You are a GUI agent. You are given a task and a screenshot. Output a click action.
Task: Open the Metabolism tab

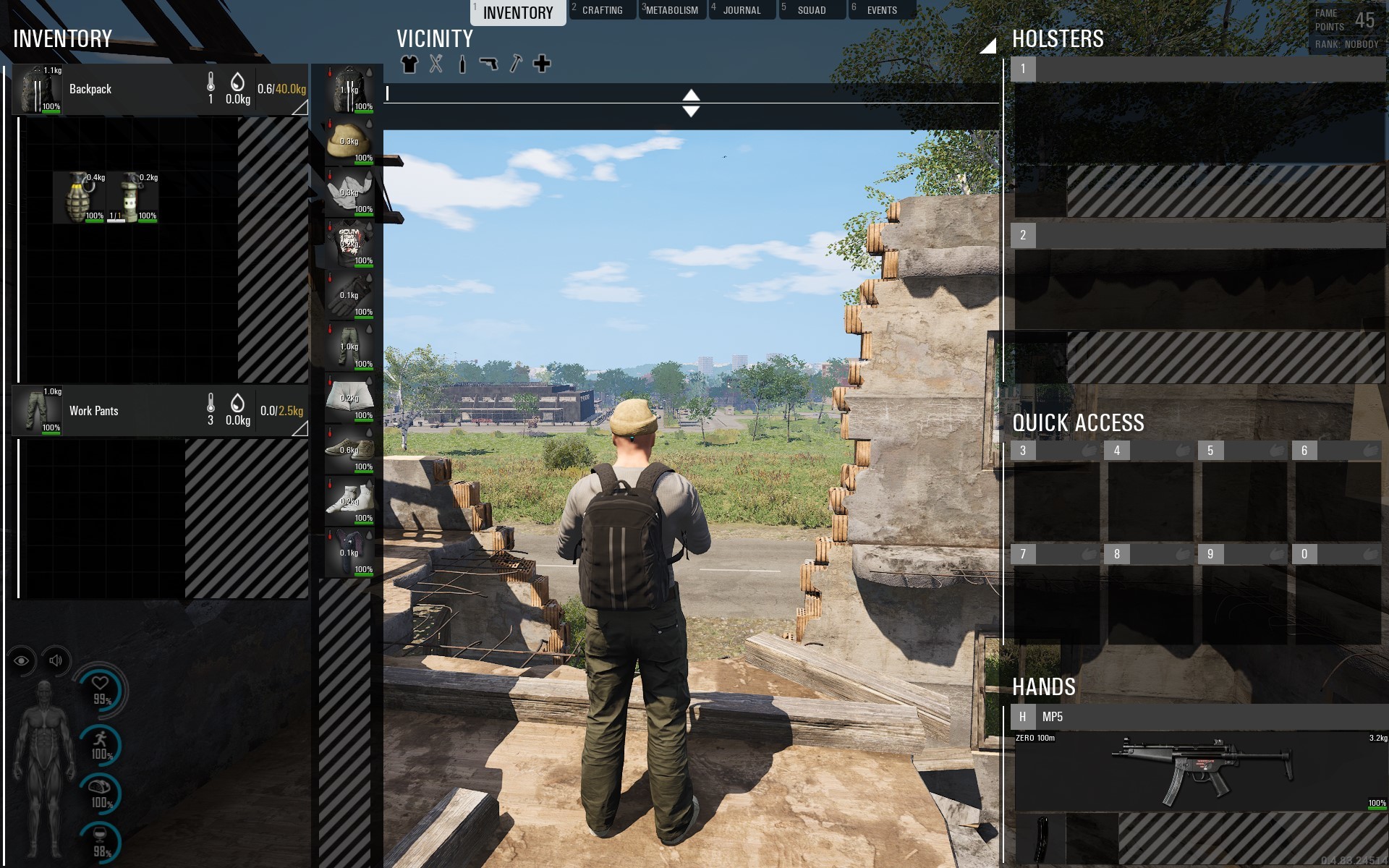tap(672, 10)
